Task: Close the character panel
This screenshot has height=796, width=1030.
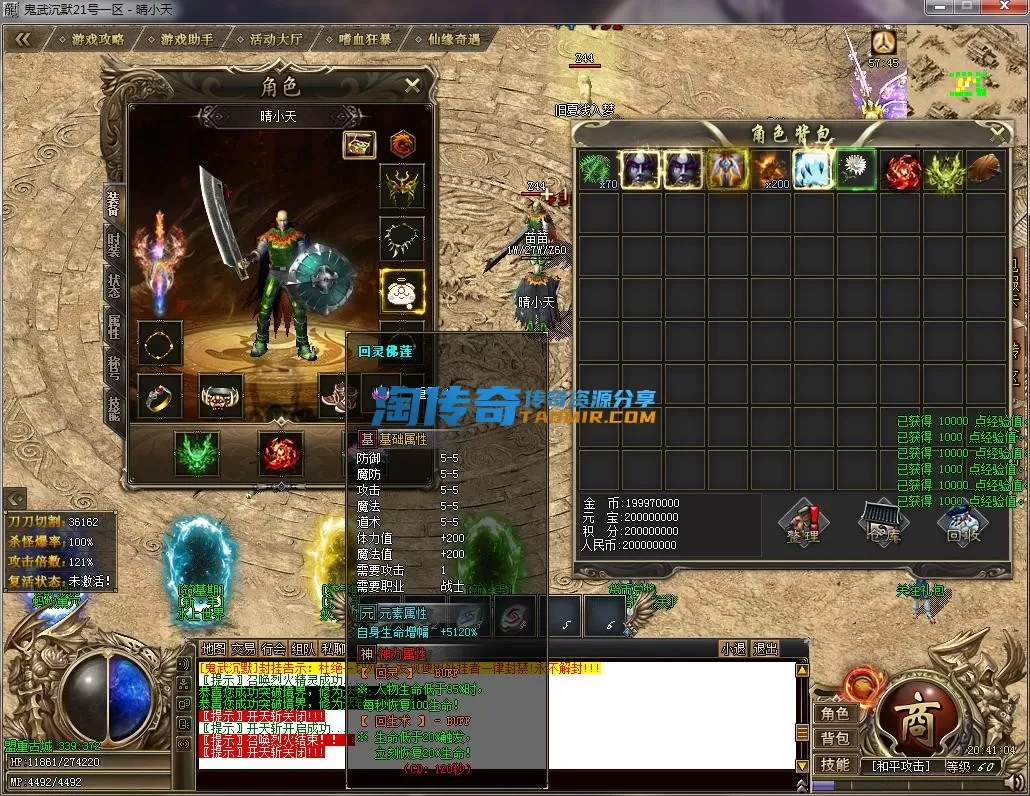Action: tap(412, 86)
